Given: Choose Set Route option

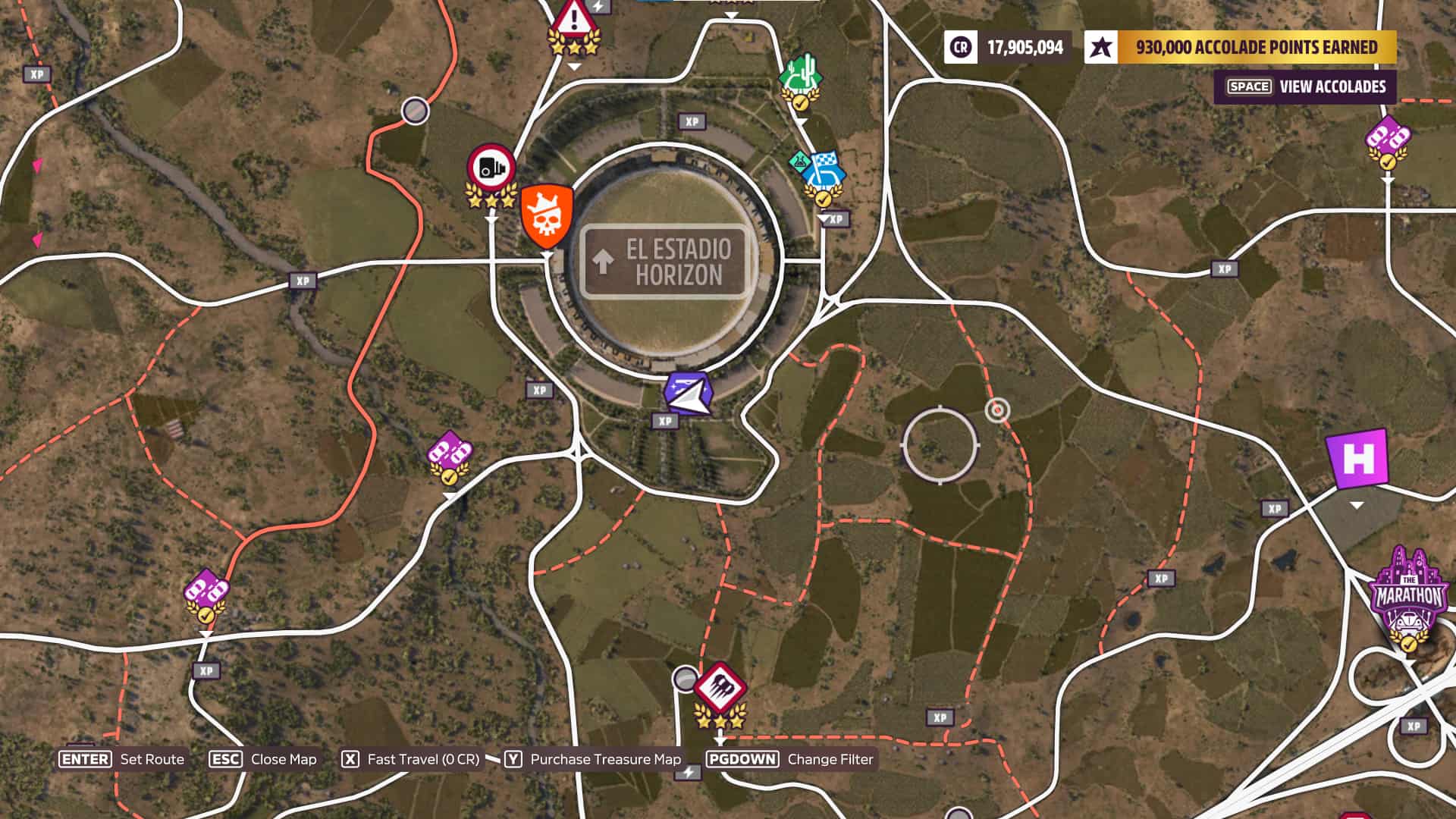Looking at the screenshot, I should tap(123, 759).
